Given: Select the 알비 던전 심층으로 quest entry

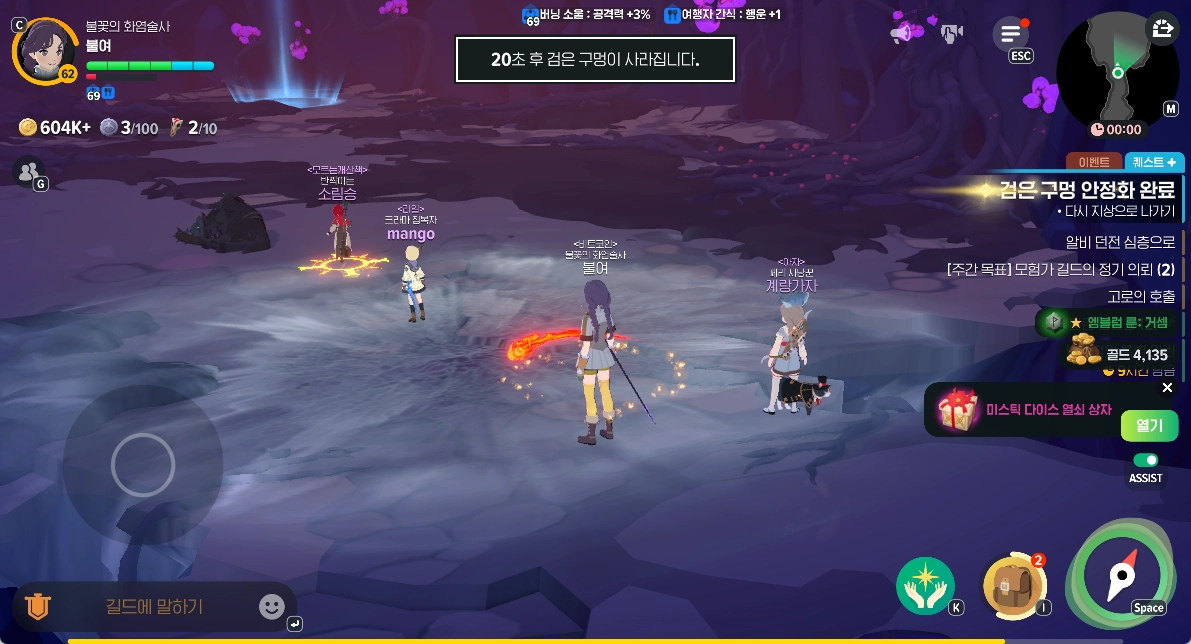Looking at the screenshot, I should (x=1120, y=242).
